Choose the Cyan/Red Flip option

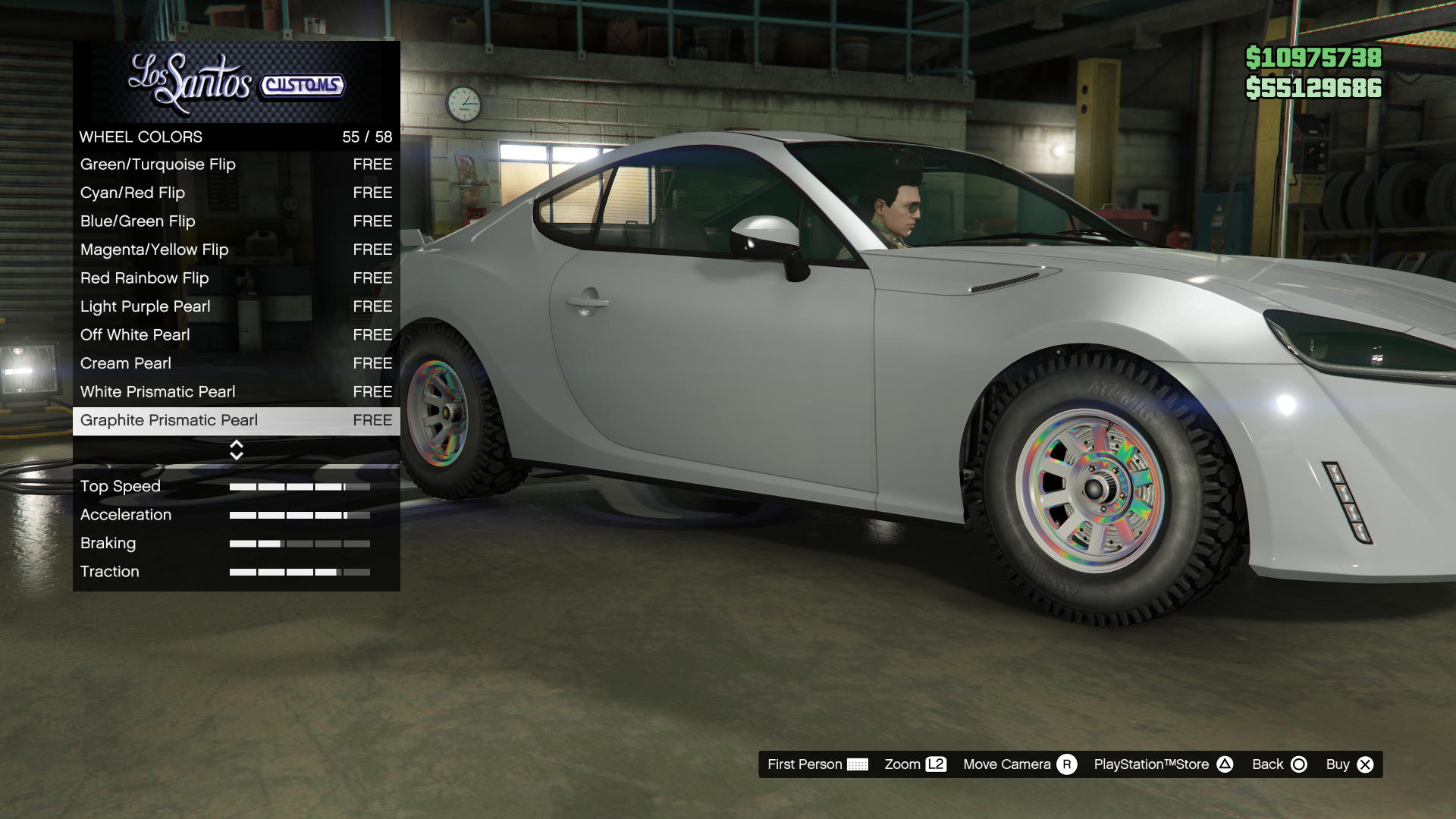pyautogui.click(x=235, y=193)
